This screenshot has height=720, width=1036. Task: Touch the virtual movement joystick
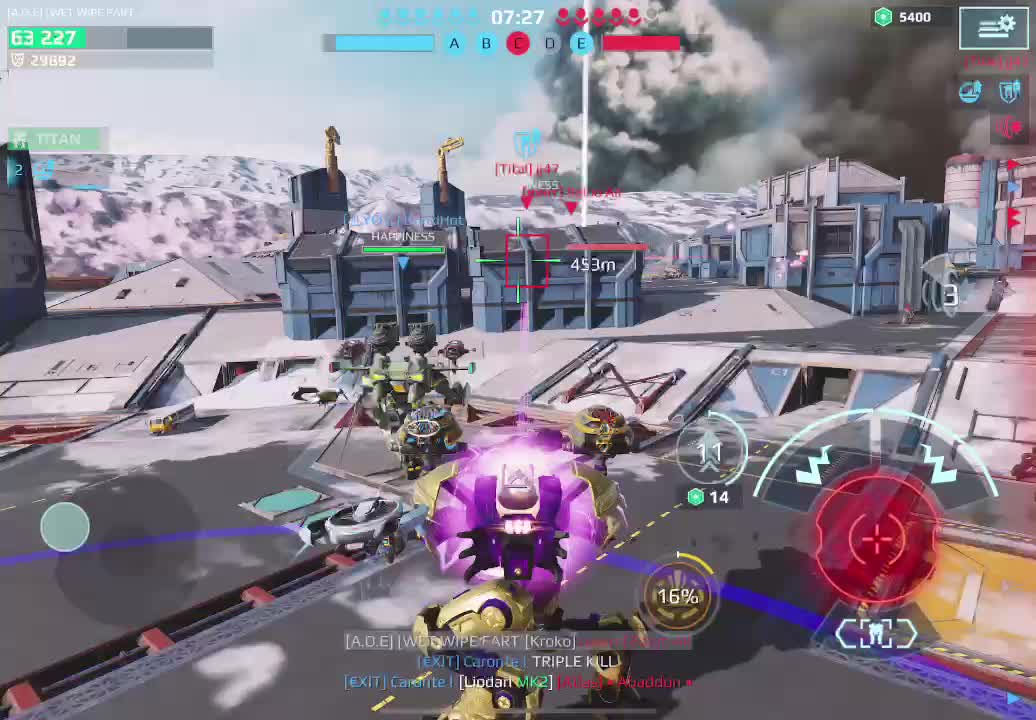coord(65,527)
